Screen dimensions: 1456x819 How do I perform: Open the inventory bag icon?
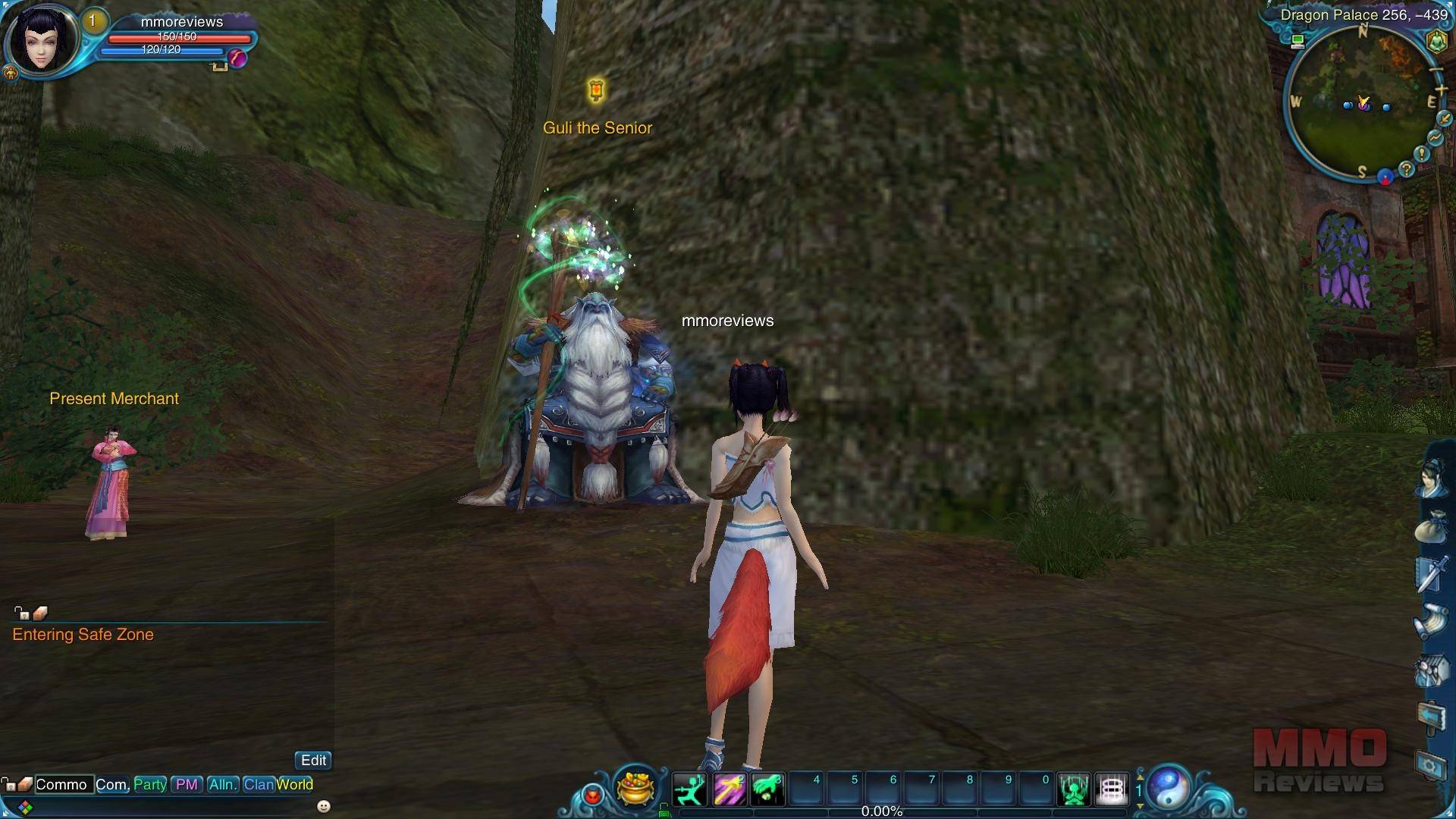click(1431, 526)
